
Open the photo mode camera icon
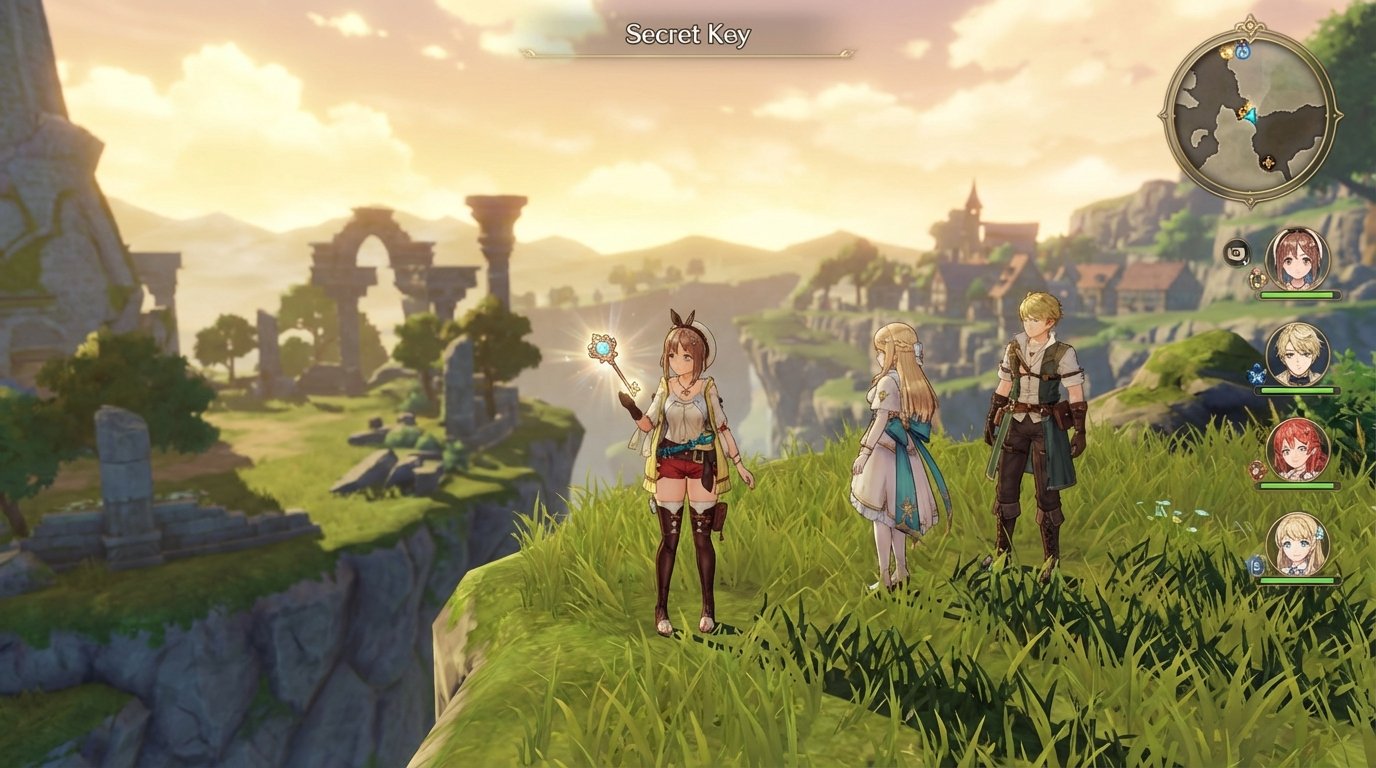[1237, 254]
